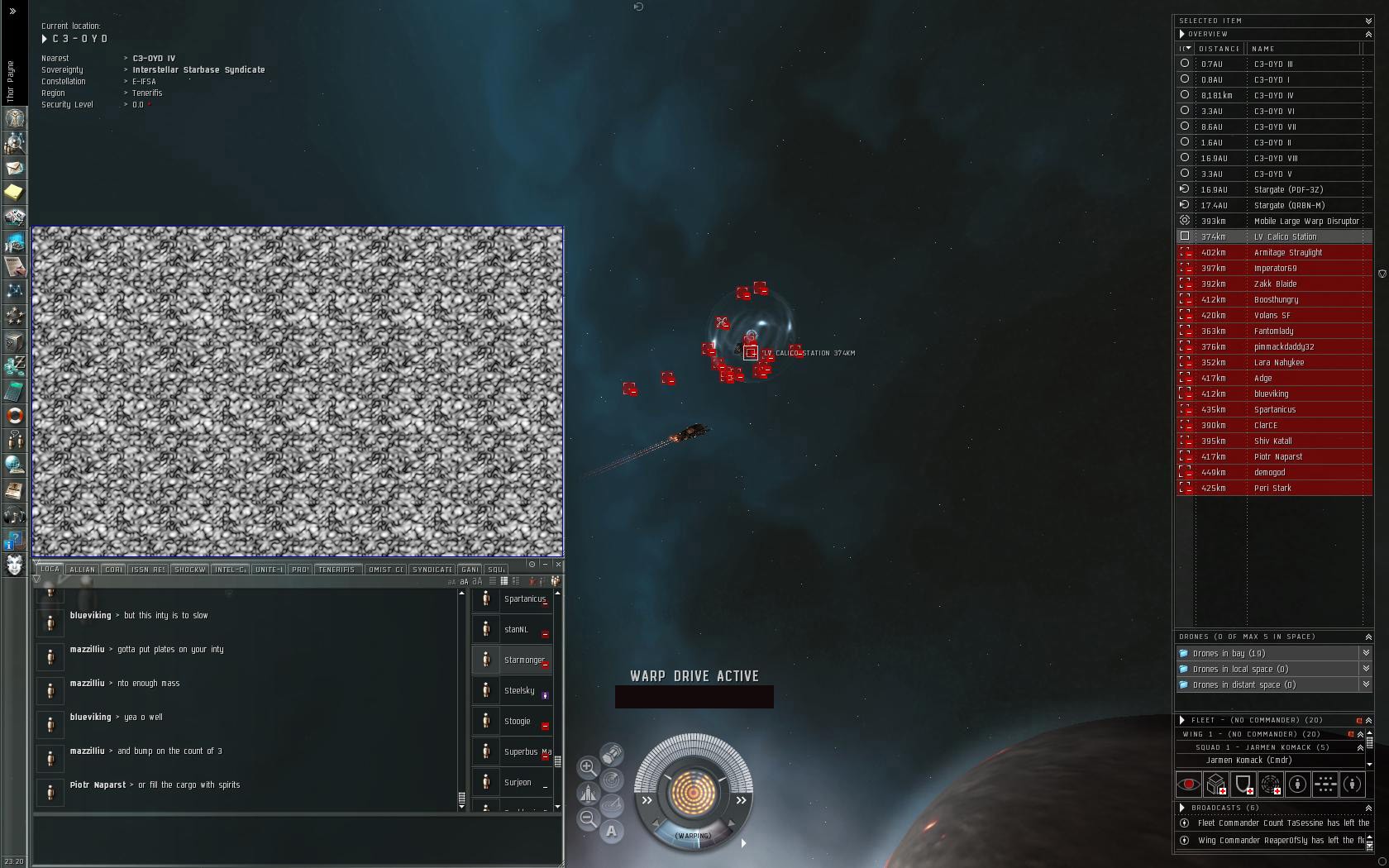
Task: Open the Syndicate chat channel tab
Action: (x=432, y=570)
